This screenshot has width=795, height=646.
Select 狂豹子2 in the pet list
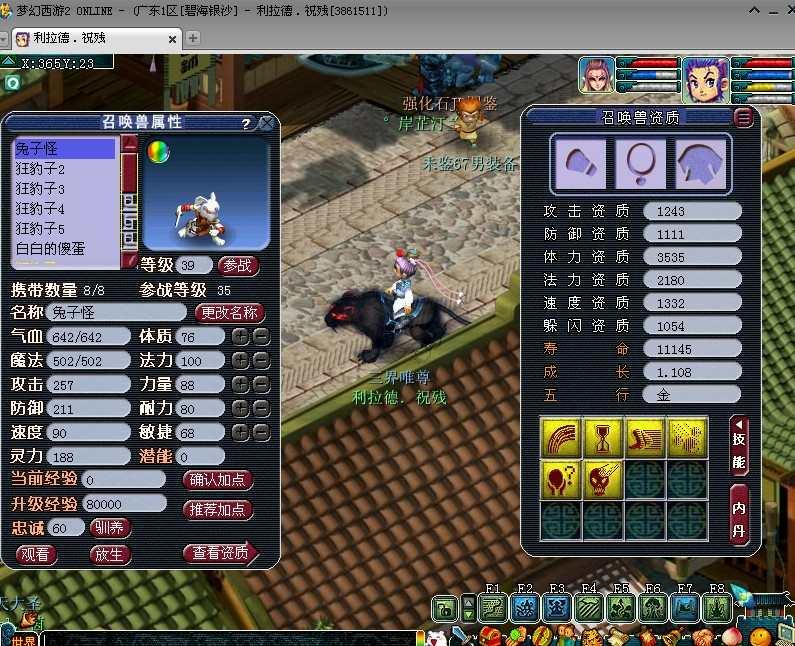tap(41, 169)
